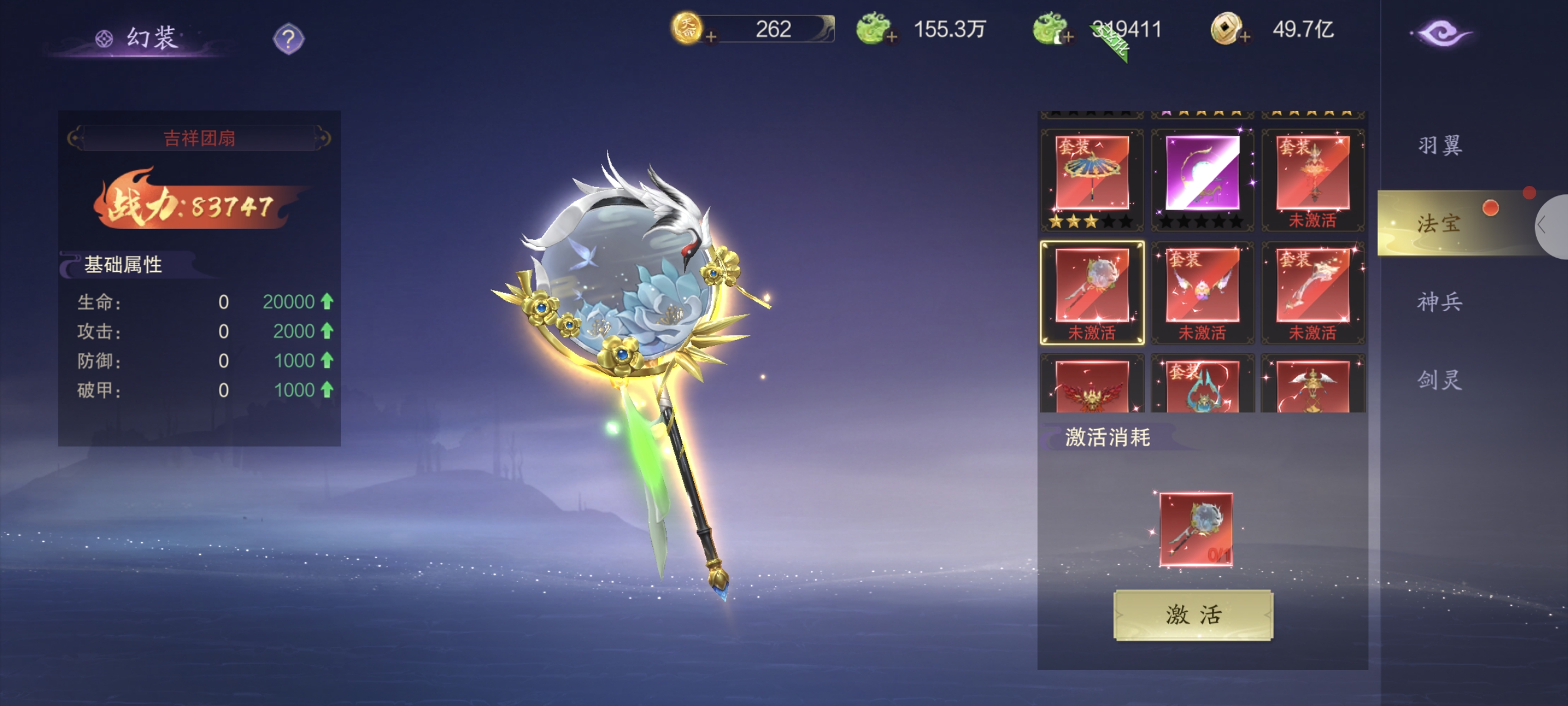Screen dimensions: 1568x706
Task: Add more gold coins with the plus
Action: pyautogui.click(x=710, y=37)
